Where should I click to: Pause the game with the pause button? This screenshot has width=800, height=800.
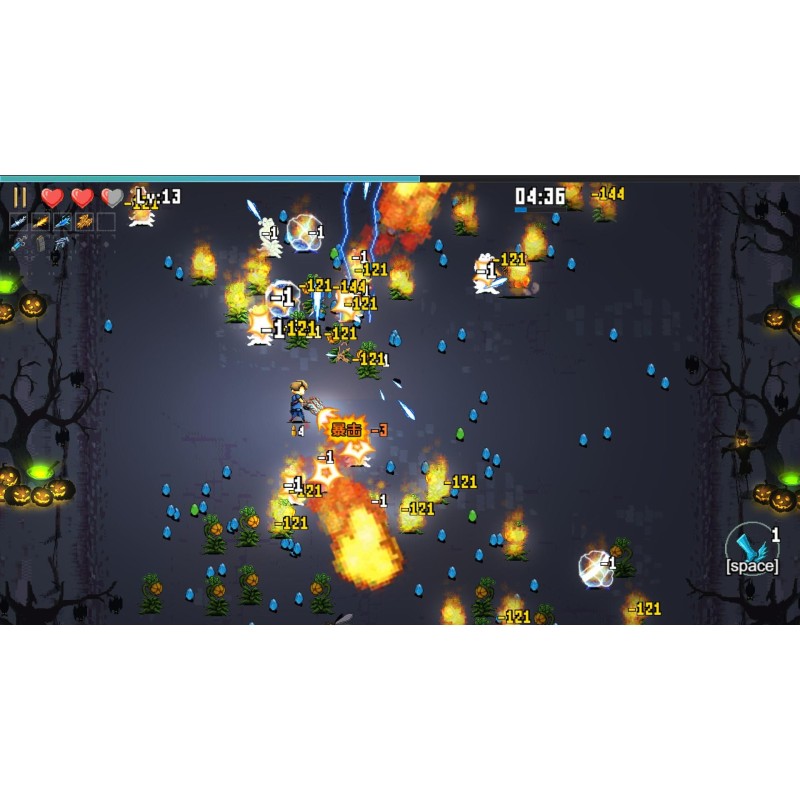click(20, 197)
